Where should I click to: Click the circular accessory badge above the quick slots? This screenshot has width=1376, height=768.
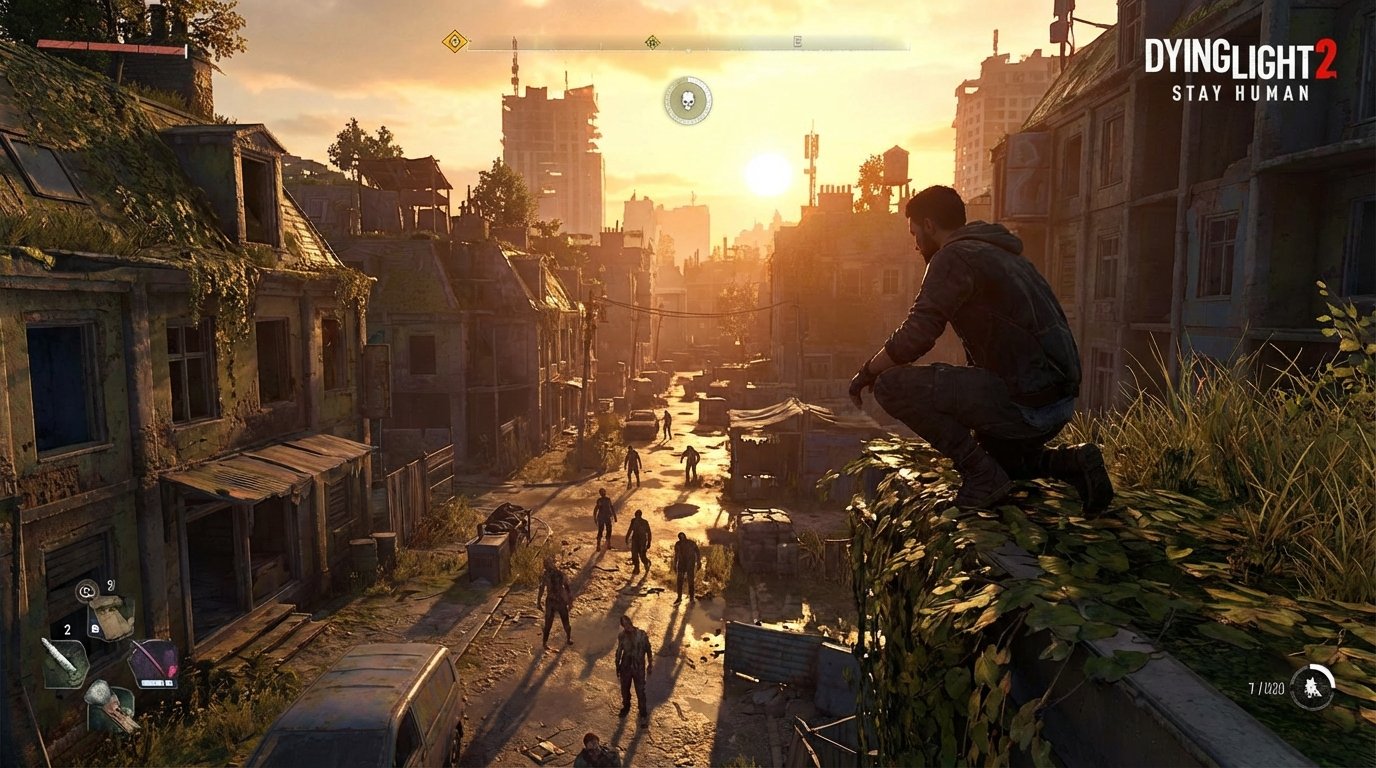coord(86,591)
